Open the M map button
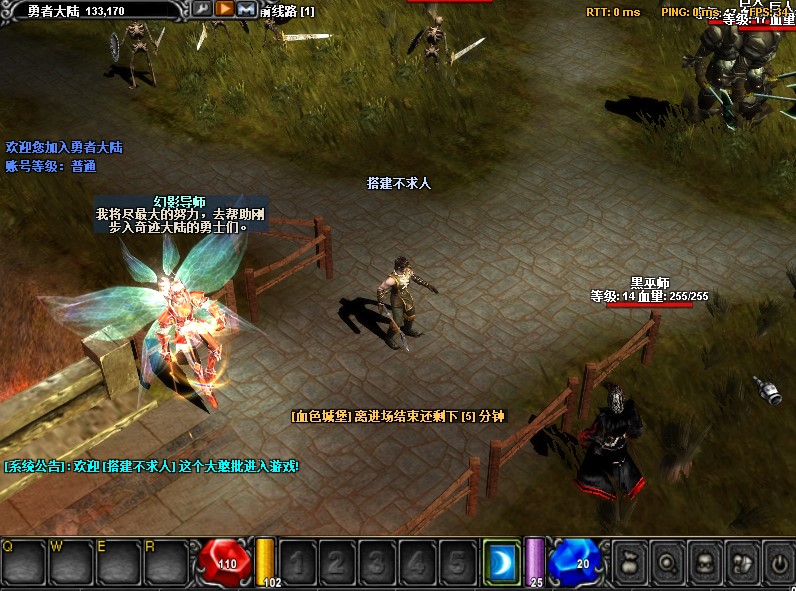Image resolution: width=796 pixels, height=591 pixels. pos(246,9)
